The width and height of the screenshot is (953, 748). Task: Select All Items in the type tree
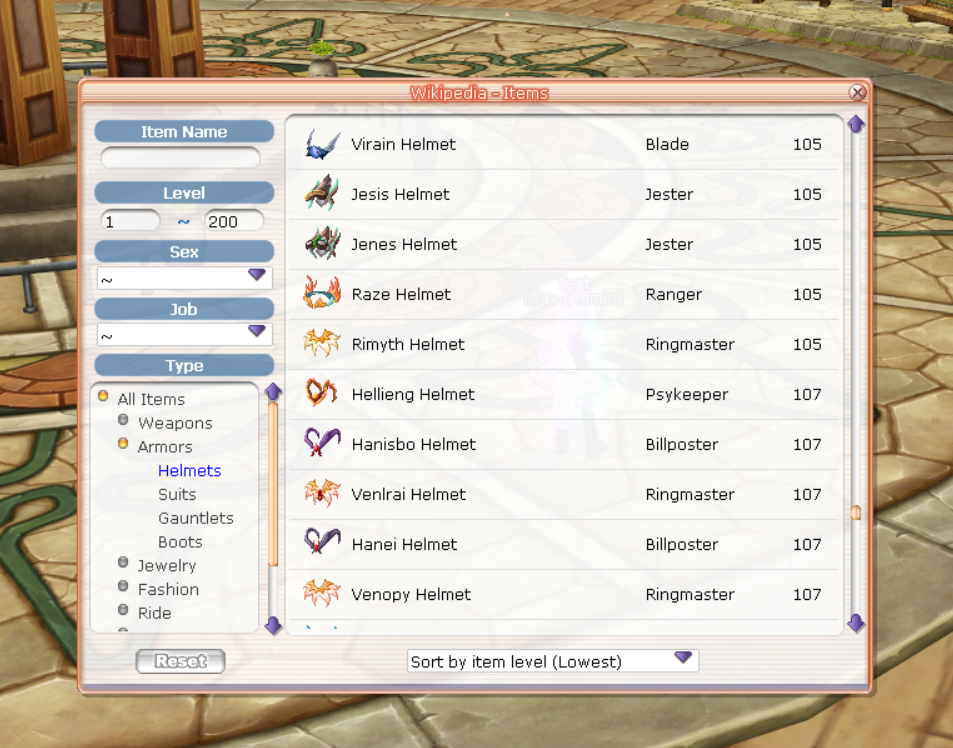point(151,399)
